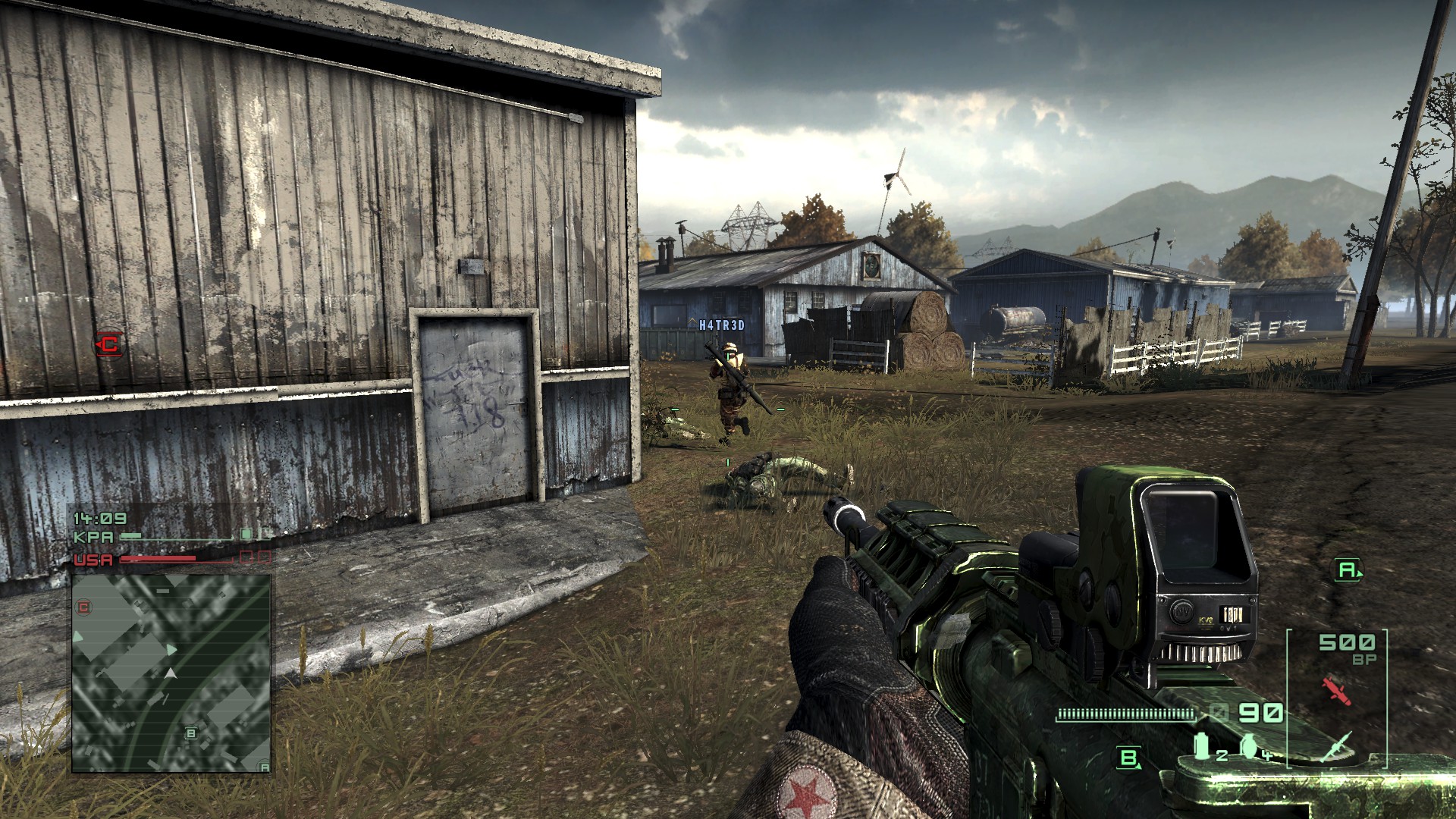Image resolution: width=1456 pixels, height=819 pixels.
Task: Select the frag grenade icon
Action: (1250, 745)
